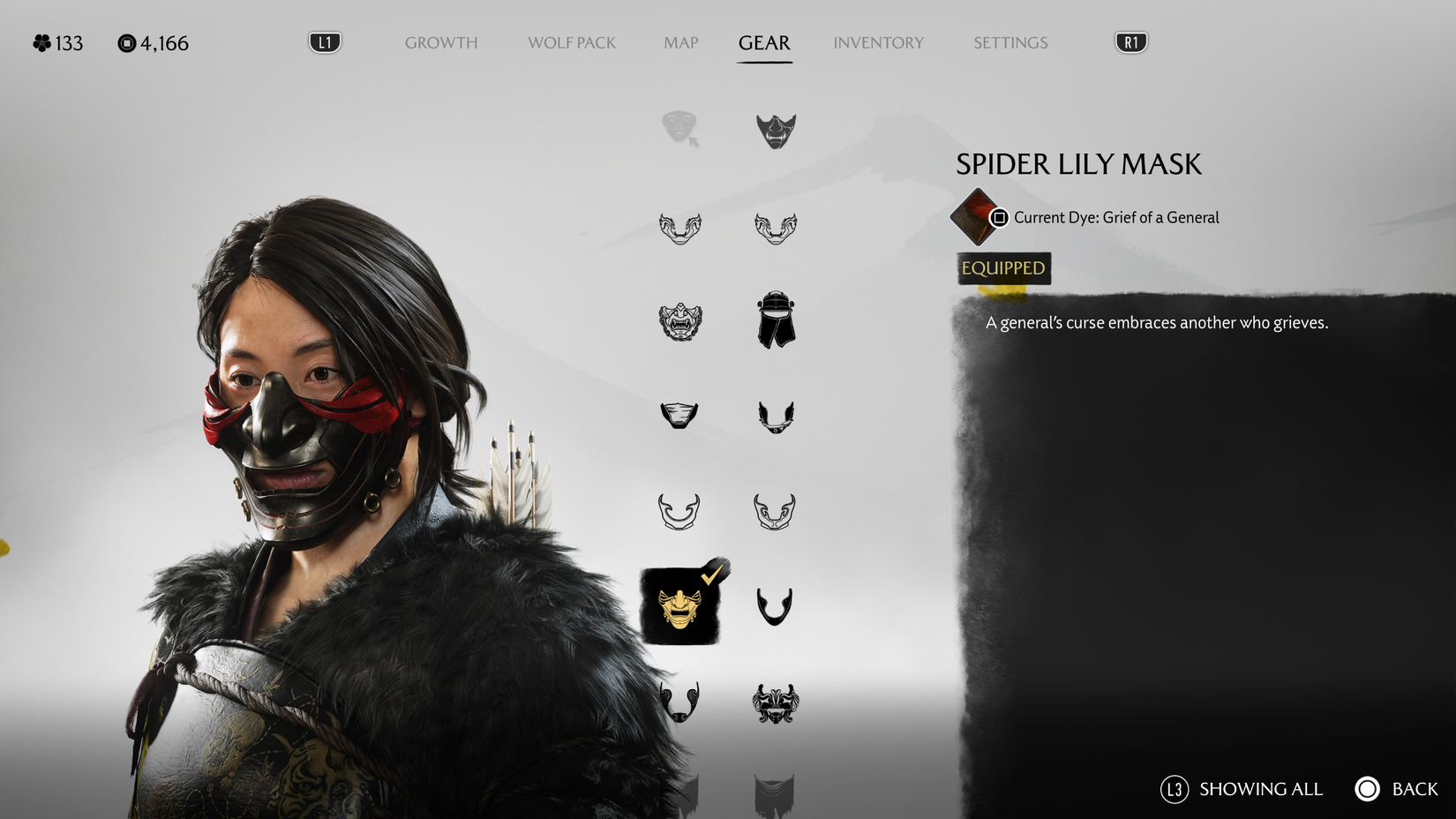Open the Wolf Pack tab
The width and height of the screenshot is (1456, 819).
point(571,42)
